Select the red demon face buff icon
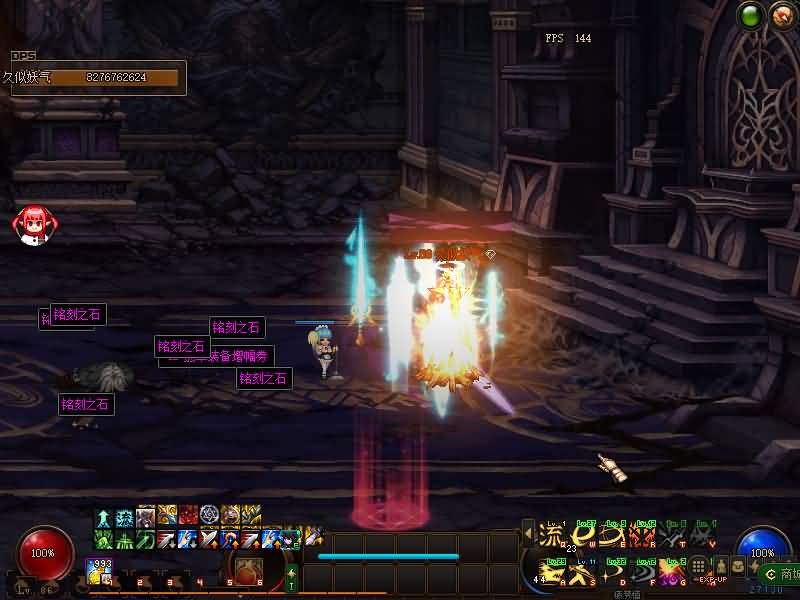 188,516
